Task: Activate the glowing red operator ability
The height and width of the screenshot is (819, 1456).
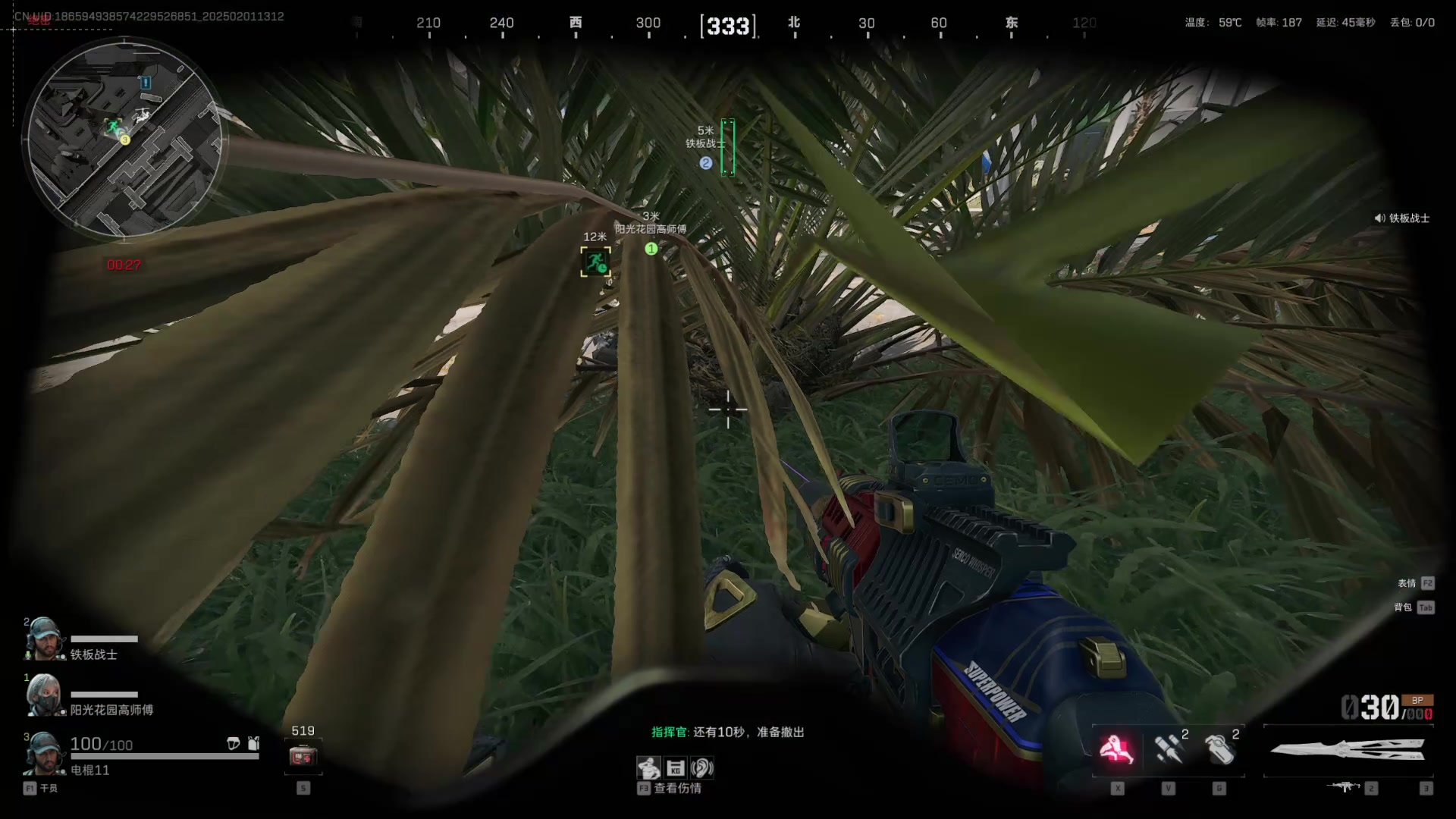Action: pyautogui.click(x=1116, y=749)
